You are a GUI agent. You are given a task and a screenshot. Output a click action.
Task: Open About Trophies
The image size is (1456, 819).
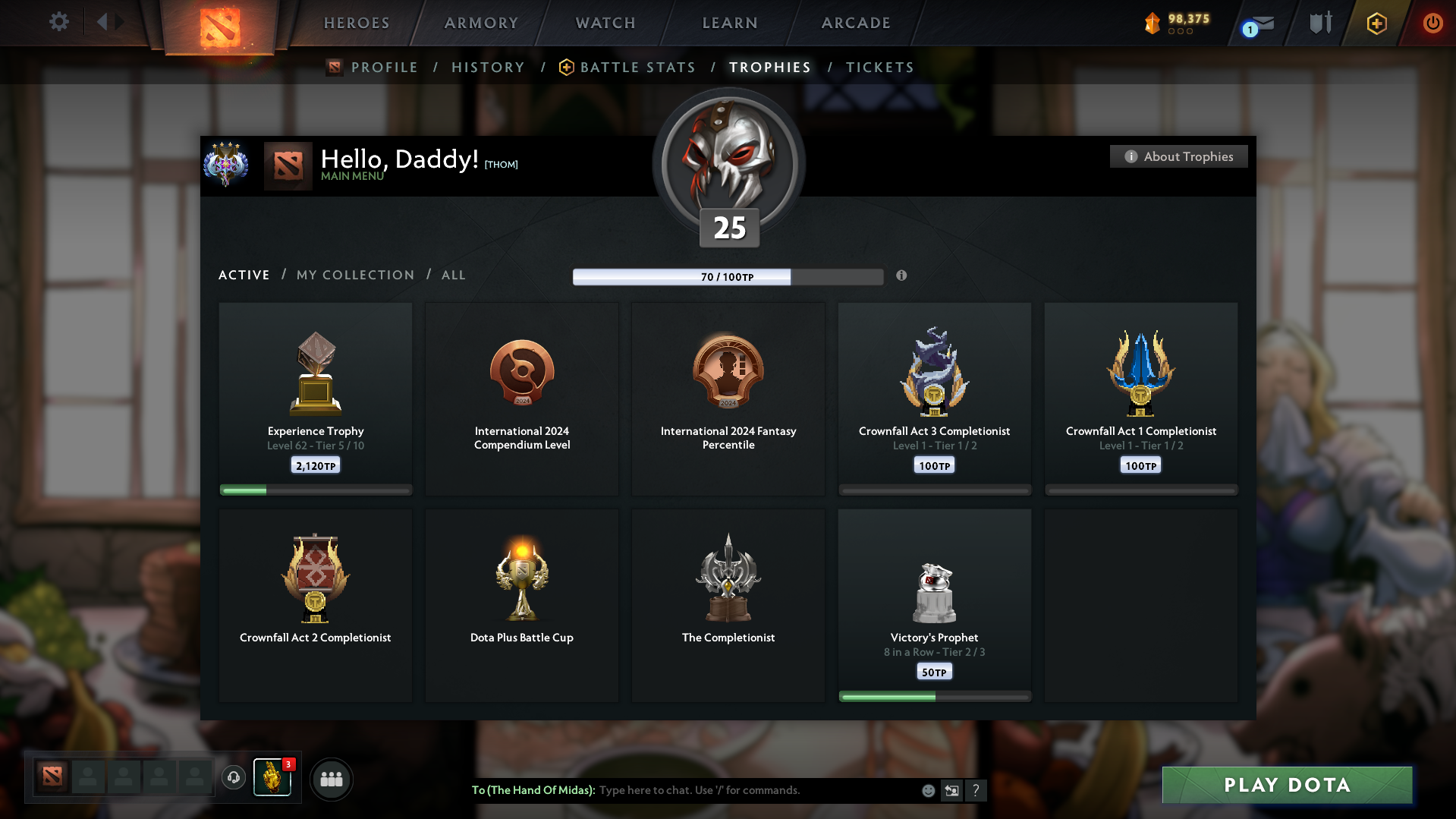pos(1178,156)
